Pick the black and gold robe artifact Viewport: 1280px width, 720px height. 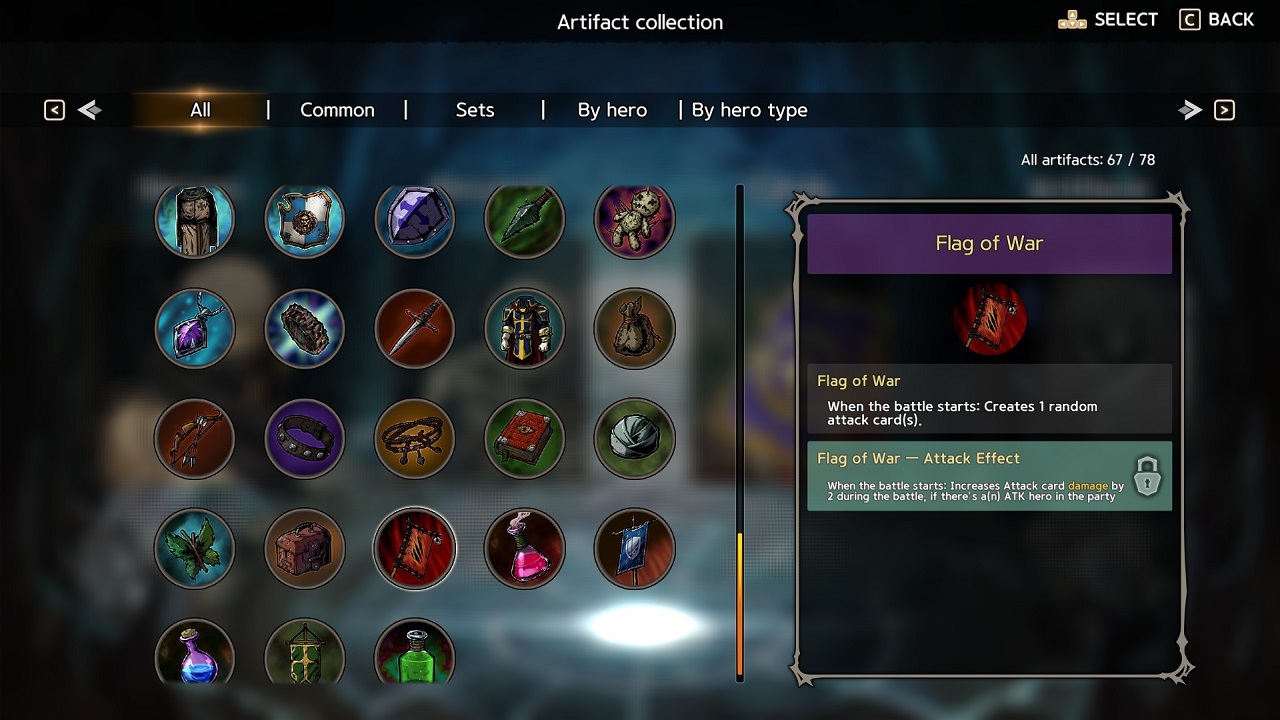[525, 329]
